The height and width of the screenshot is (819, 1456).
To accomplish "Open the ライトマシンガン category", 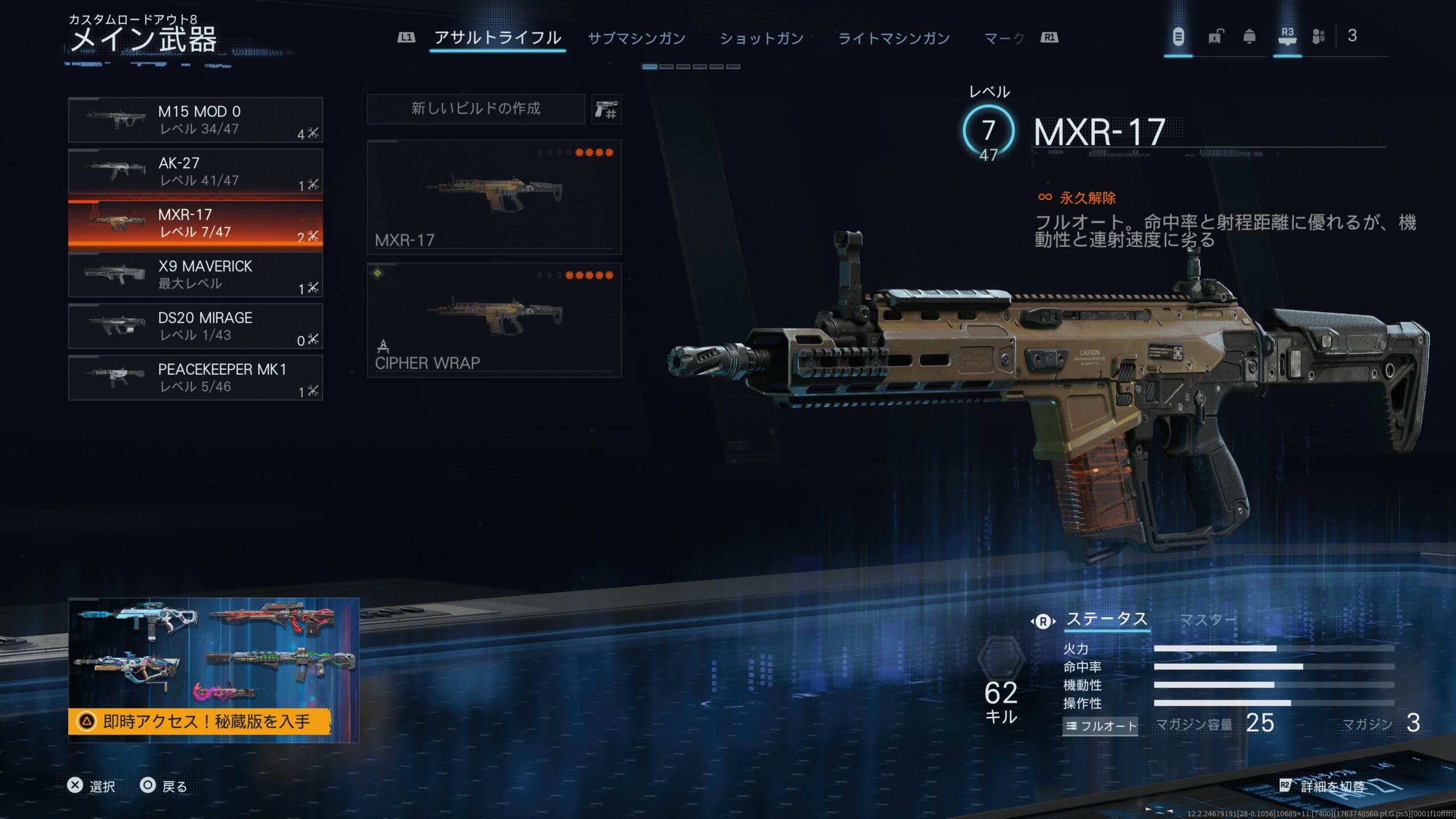I will point(894,38).
